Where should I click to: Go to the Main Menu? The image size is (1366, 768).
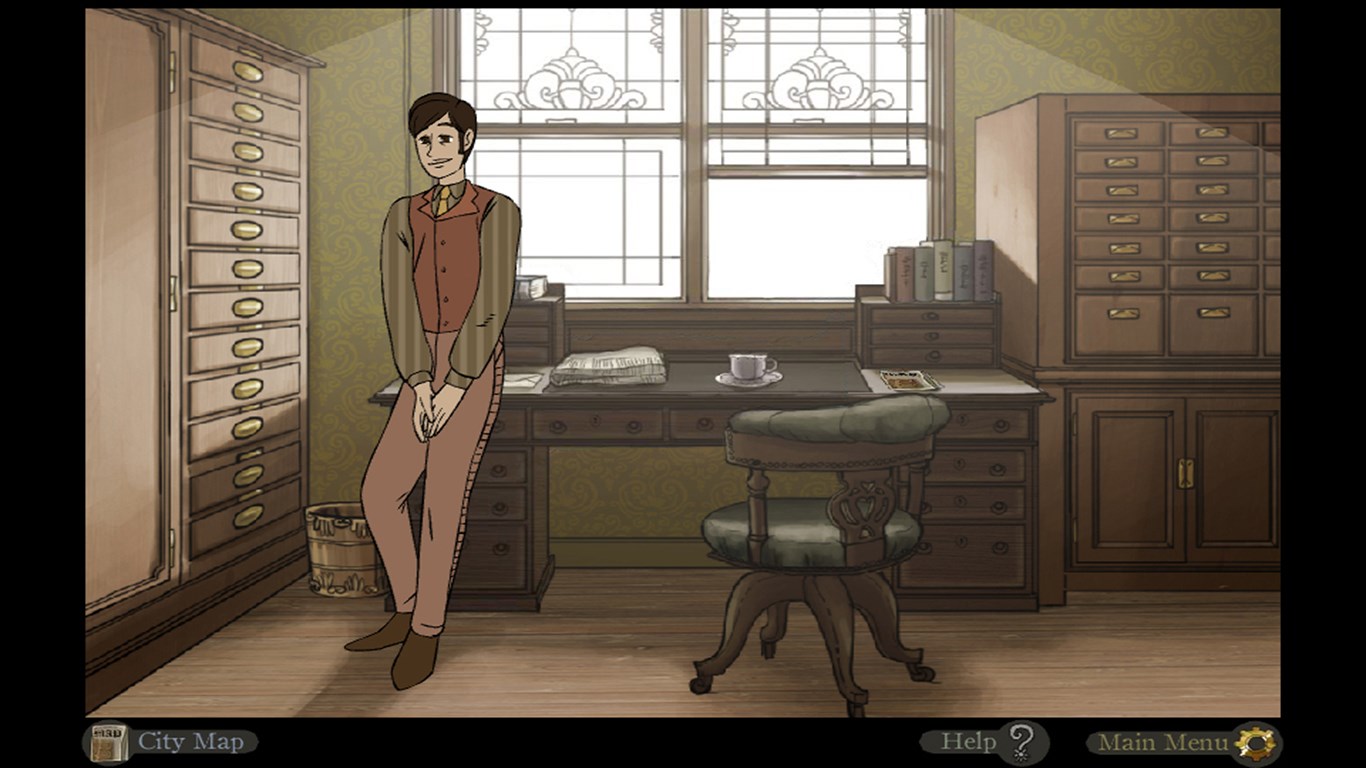pyautogui.click(x=1183, y=743)
